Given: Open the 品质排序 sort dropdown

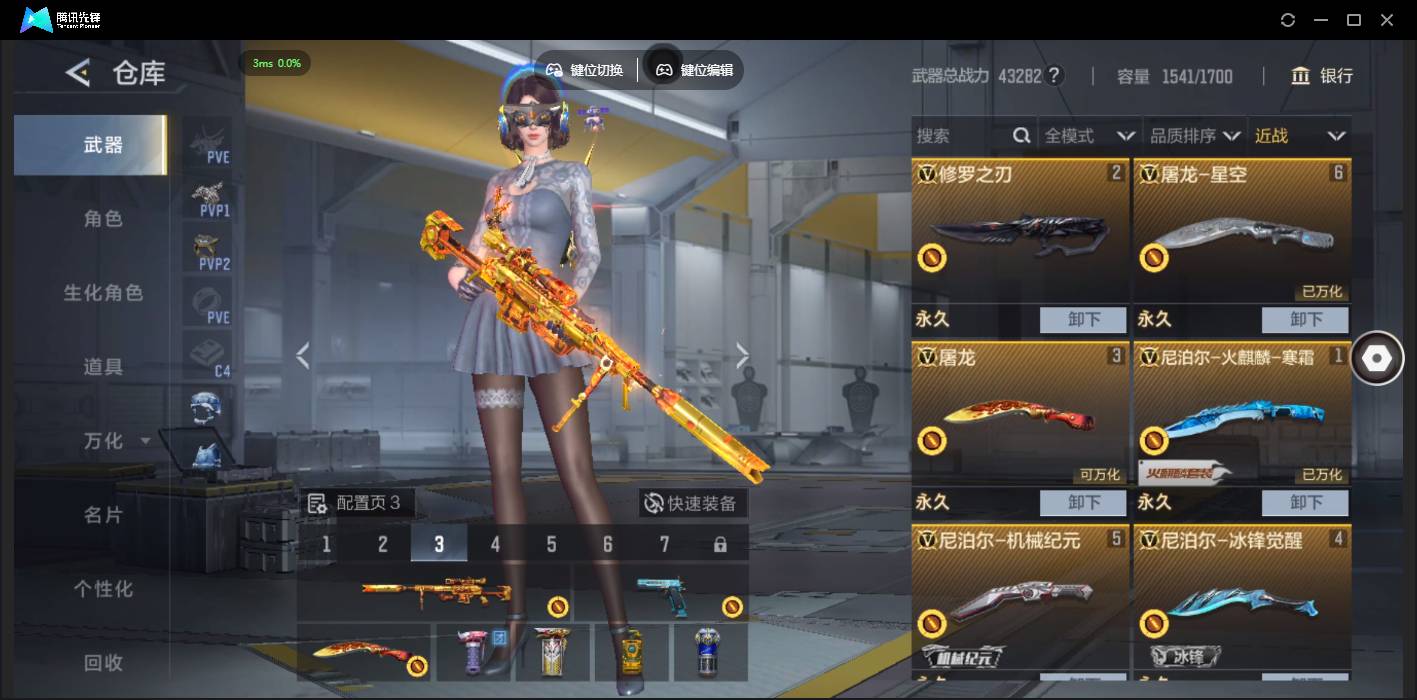Looking at the screenshot, I should point(1194,136).
